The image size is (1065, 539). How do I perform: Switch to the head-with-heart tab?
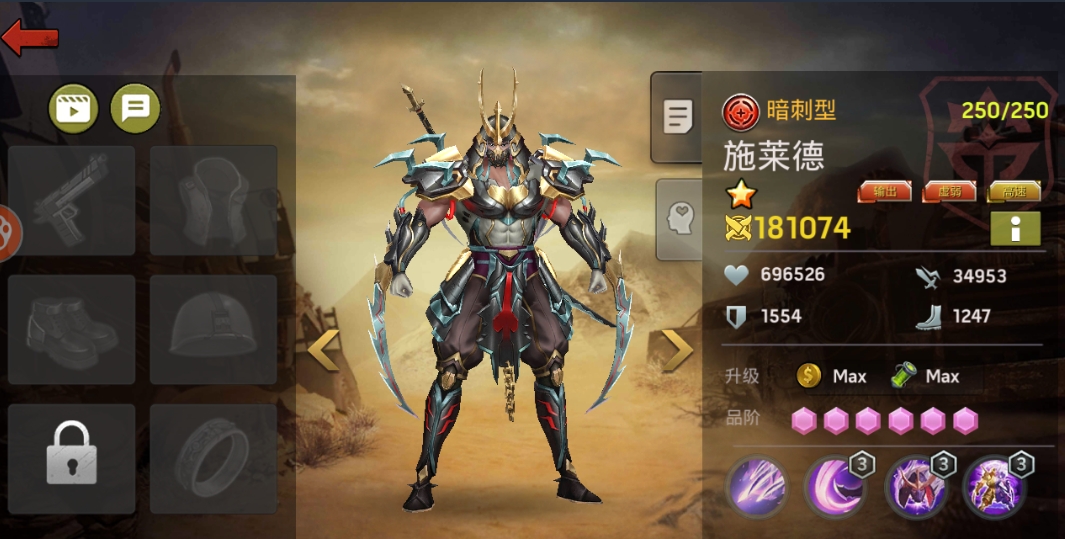click(680, 219)
